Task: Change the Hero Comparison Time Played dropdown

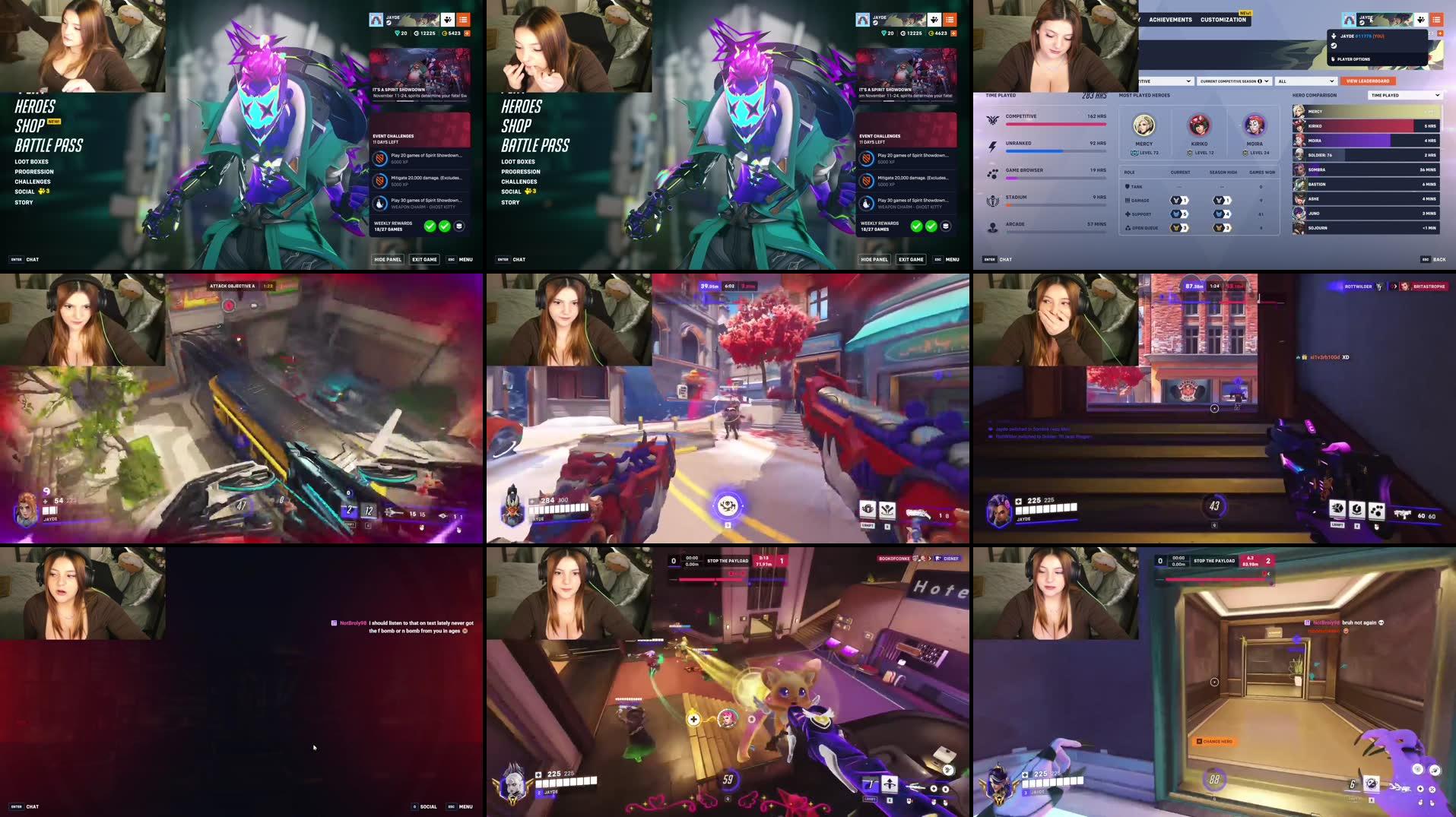Action: tap(1404, 95)
